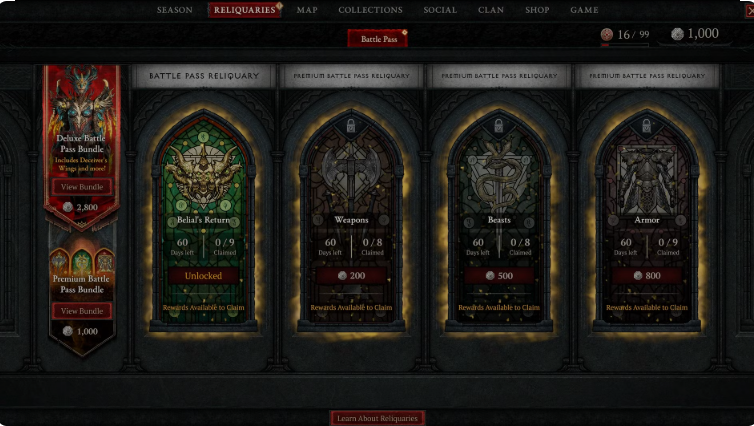Screen dimensions: 754x426
Task: Select the Beasts reliquary window
Action: tap(499, 180)
